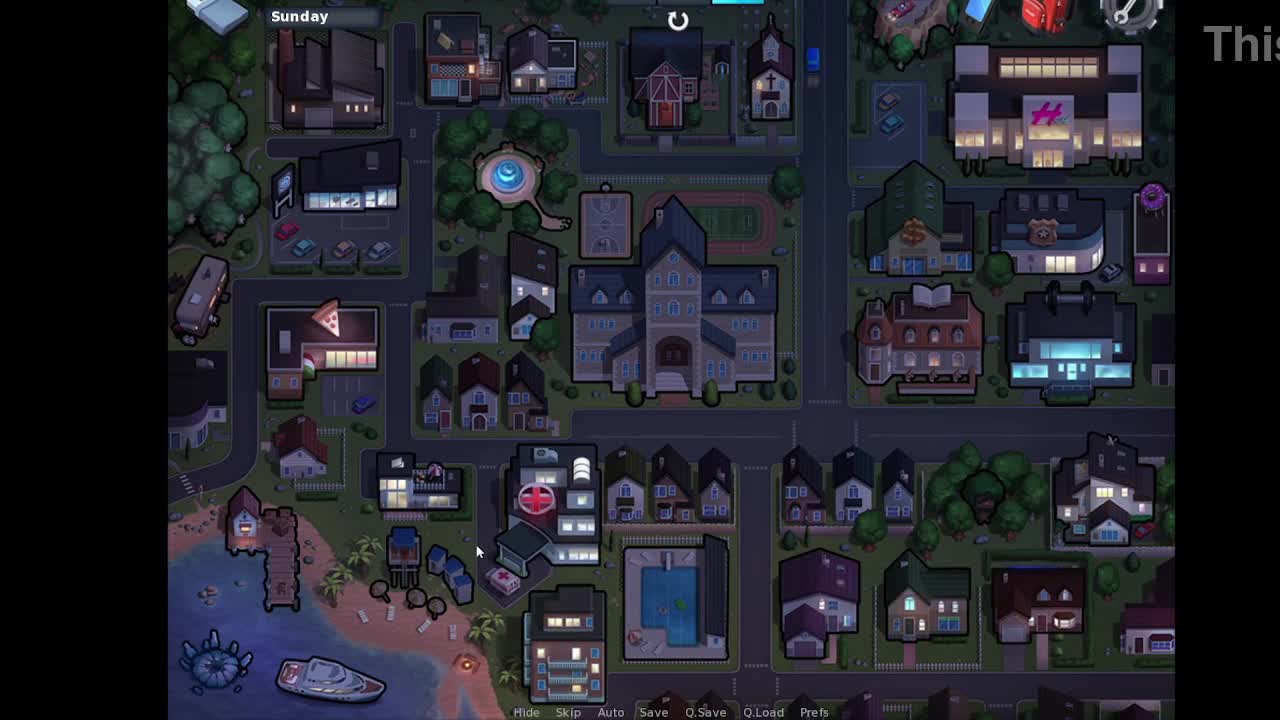
Task: Open the red backpack inventory
Action: [1046, 14]
